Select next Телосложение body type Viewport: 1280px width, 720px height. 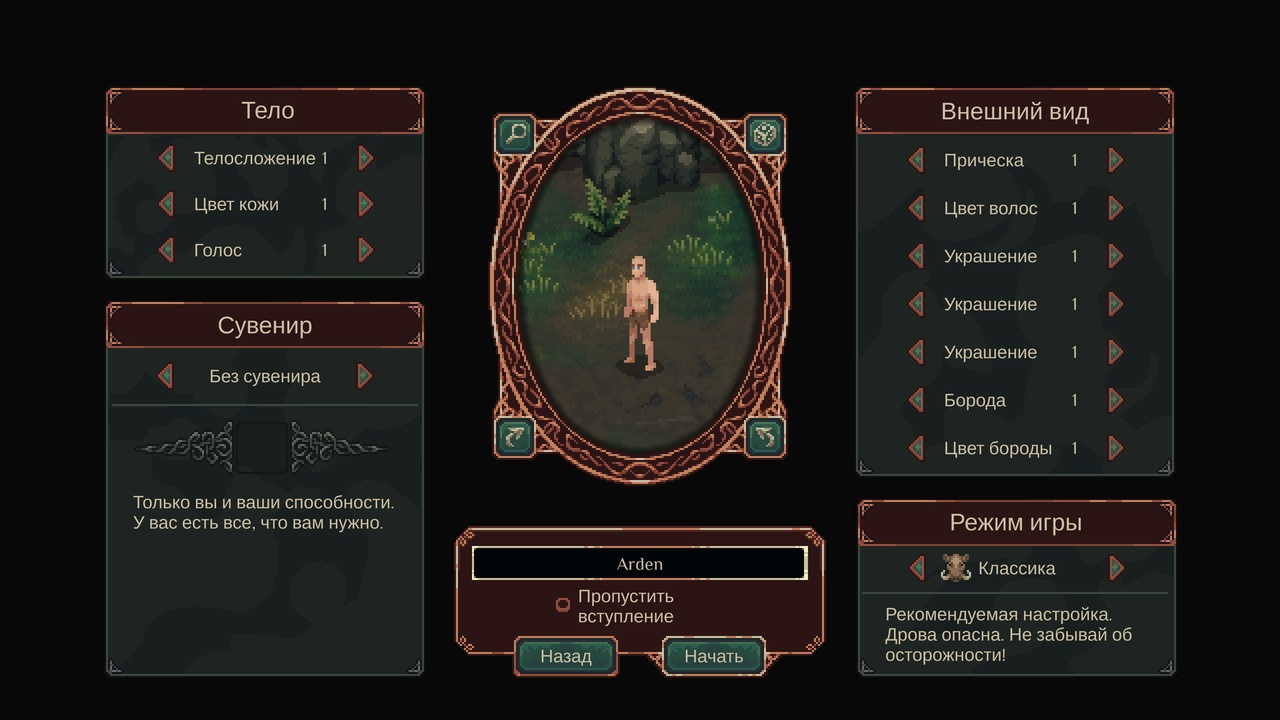pos(366,158)
